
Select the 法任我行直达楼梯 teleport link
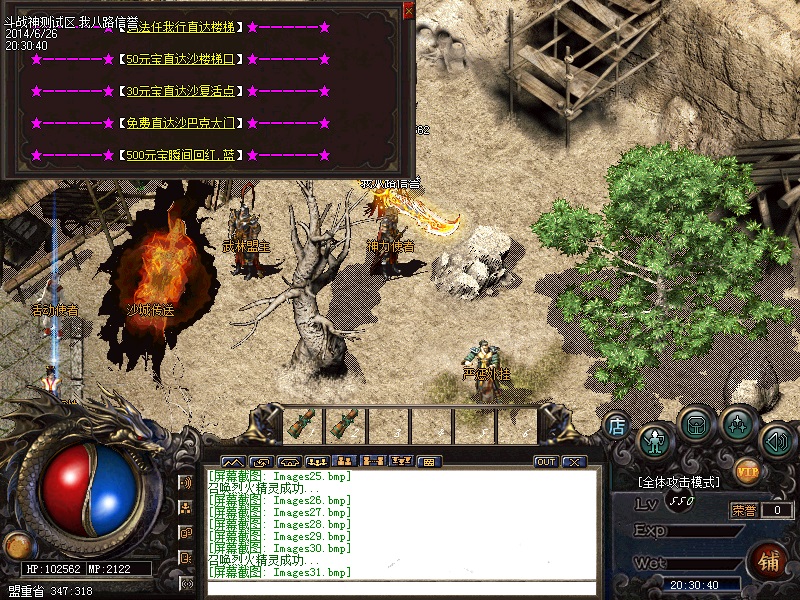[x=188, y=27]
